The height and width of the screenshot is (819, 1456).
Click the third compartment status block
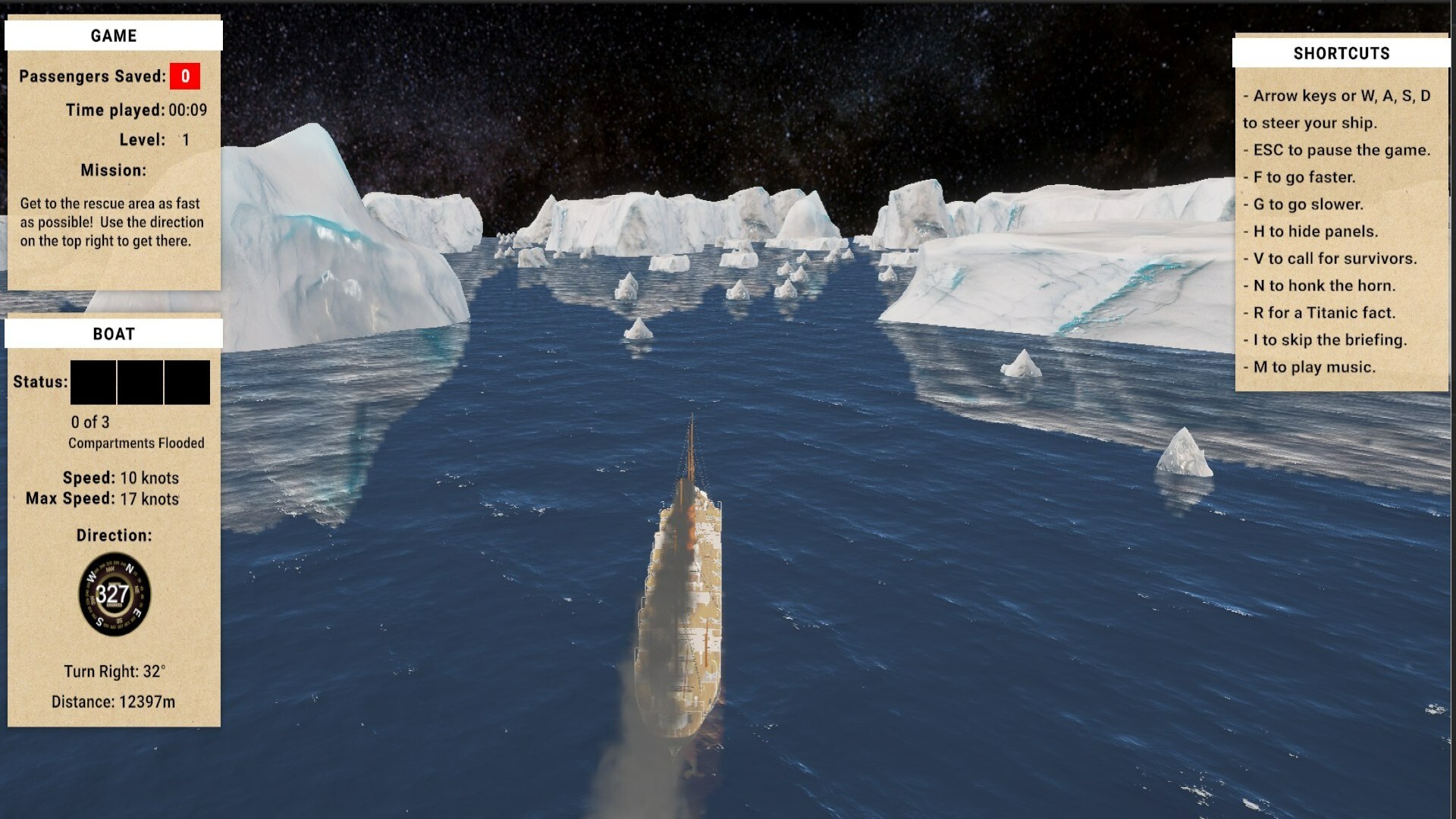[x=187, y=382]
